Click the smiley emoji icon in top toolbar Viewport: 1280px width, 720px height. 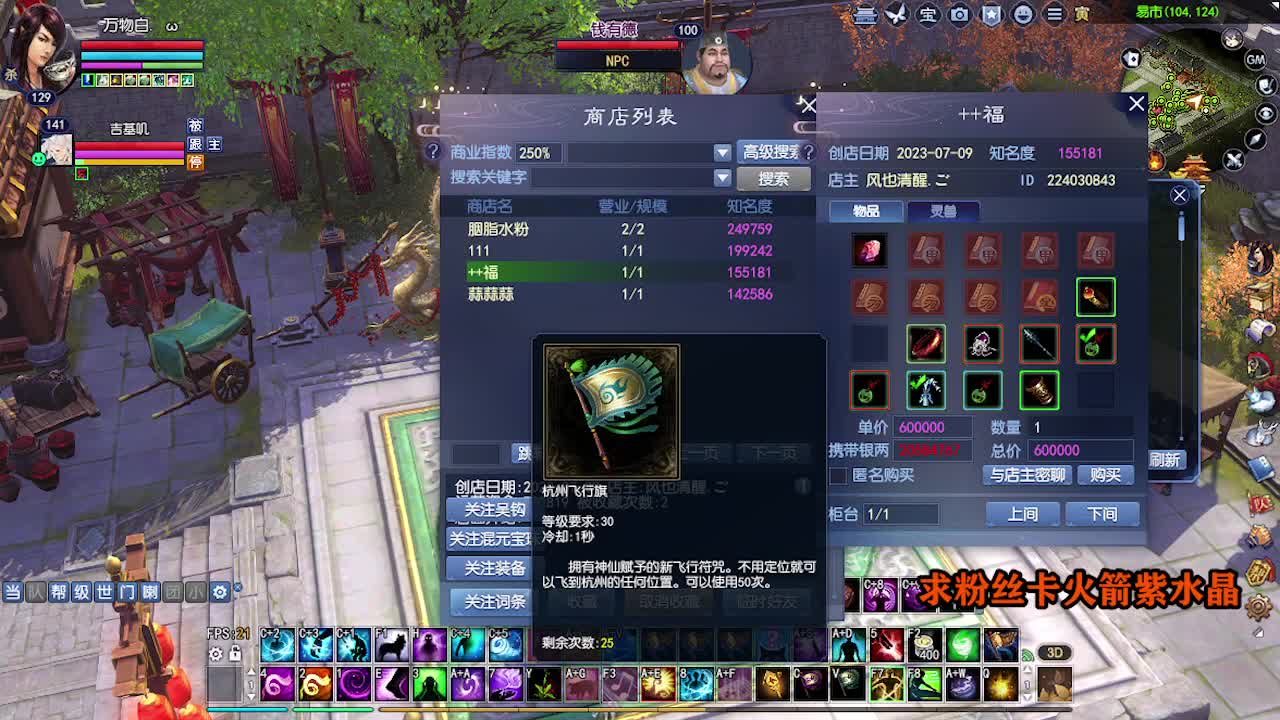[1021, 15]
